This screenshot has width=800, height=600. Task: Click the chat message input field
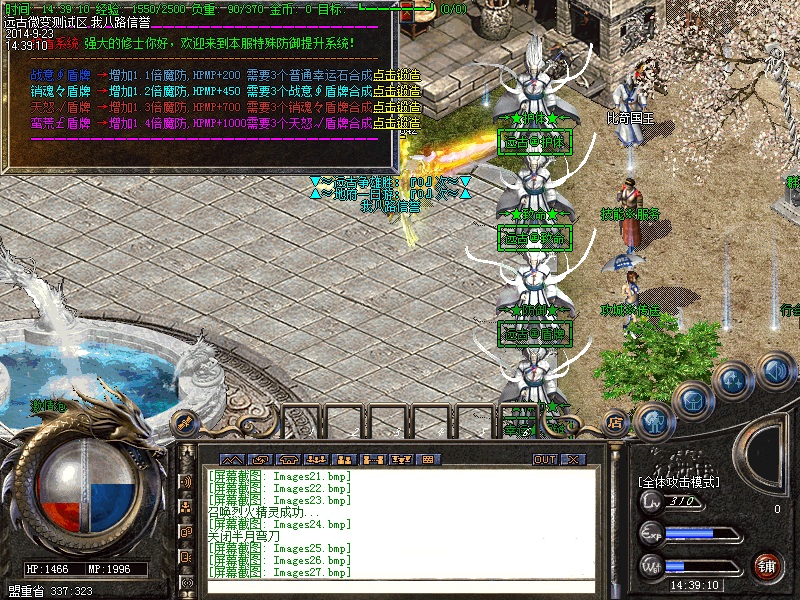(x=400, y=587)
